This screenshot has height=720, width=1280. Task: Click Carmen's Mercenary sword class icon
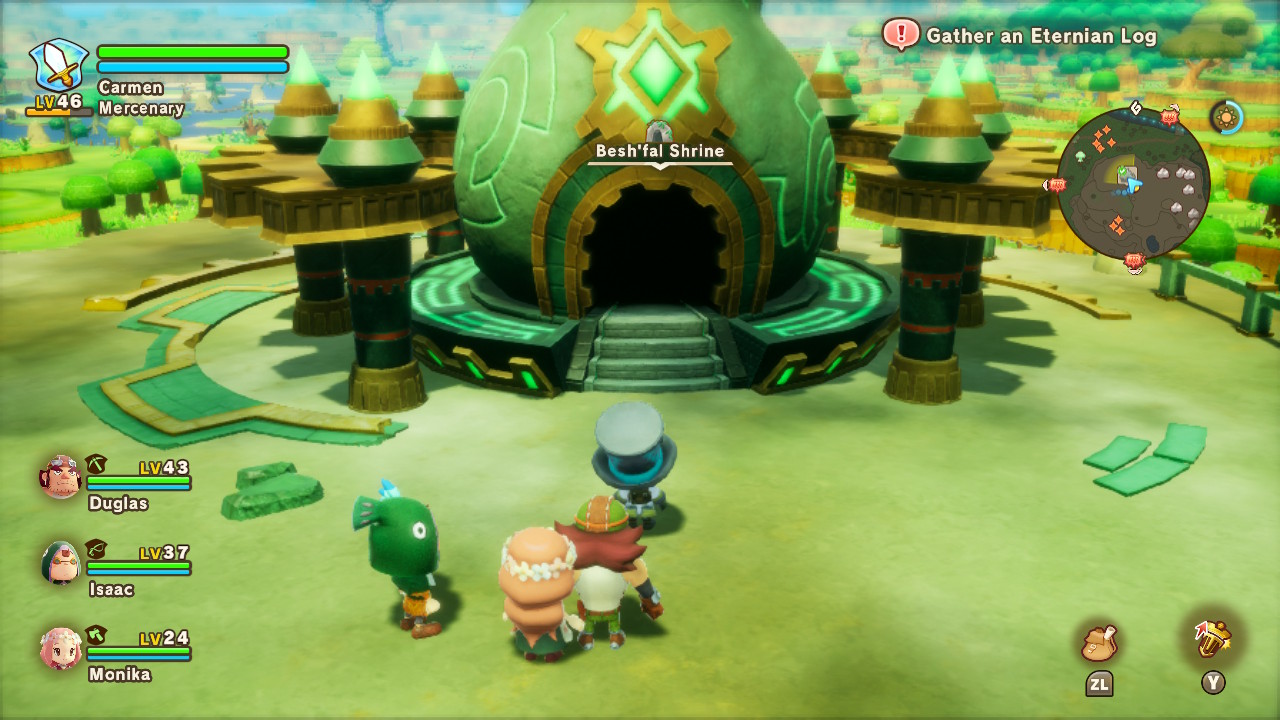pyautogui.click(x=58, y=65)
